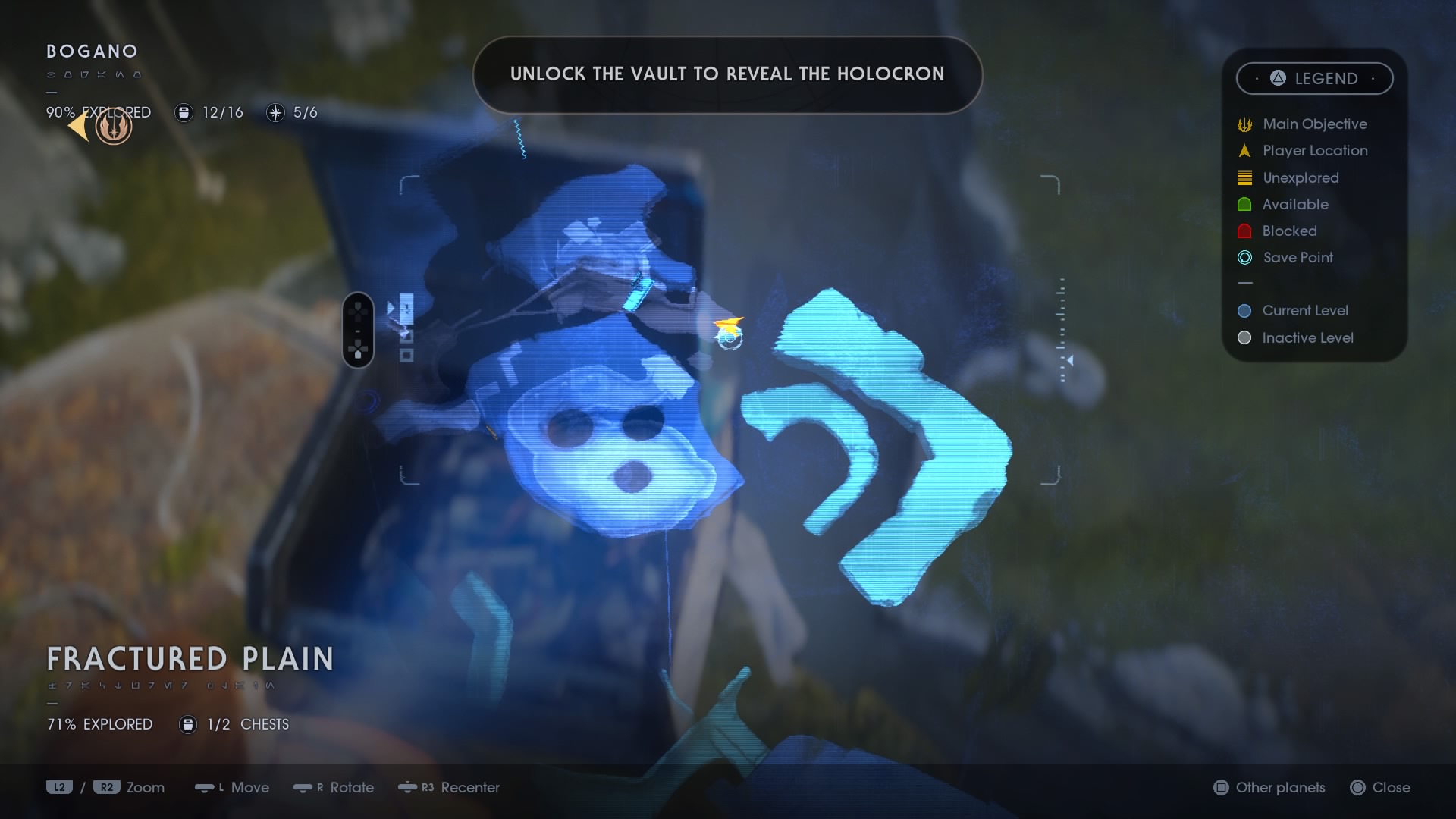The width and height of the screenshot is (1456, 819).
Task: Click the main objective Jedi emblem marker
Action: 115,127
